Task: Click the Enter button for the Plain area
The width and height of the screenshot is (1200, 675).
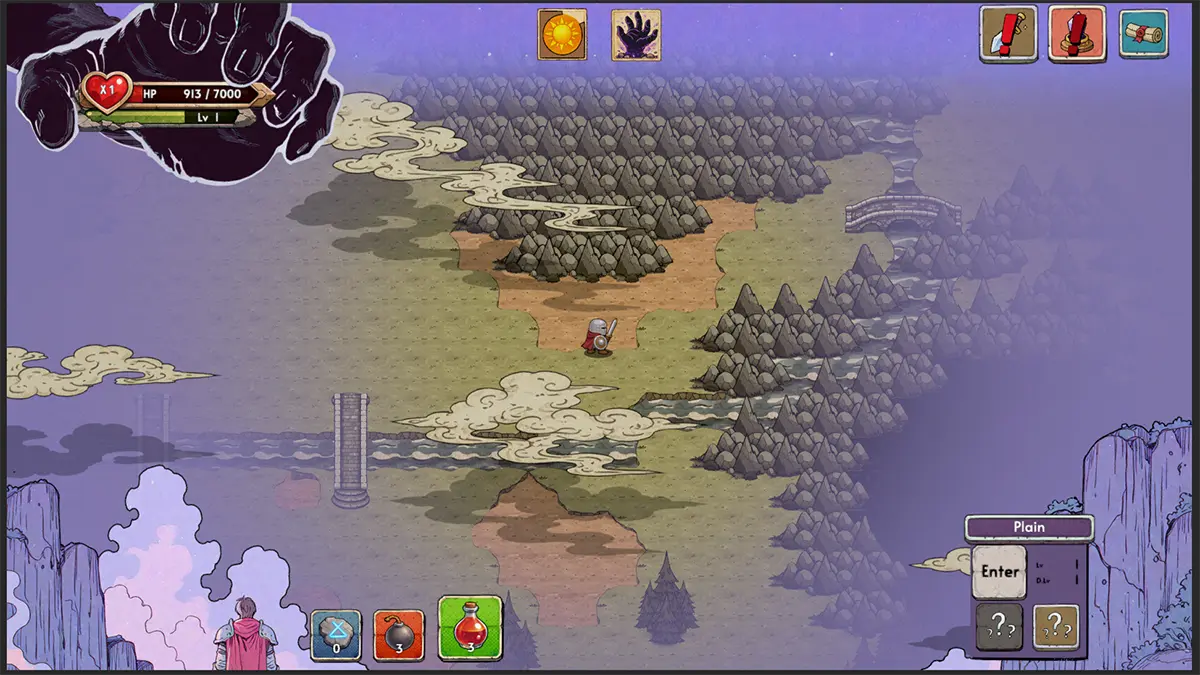Action: pos(999,572)
